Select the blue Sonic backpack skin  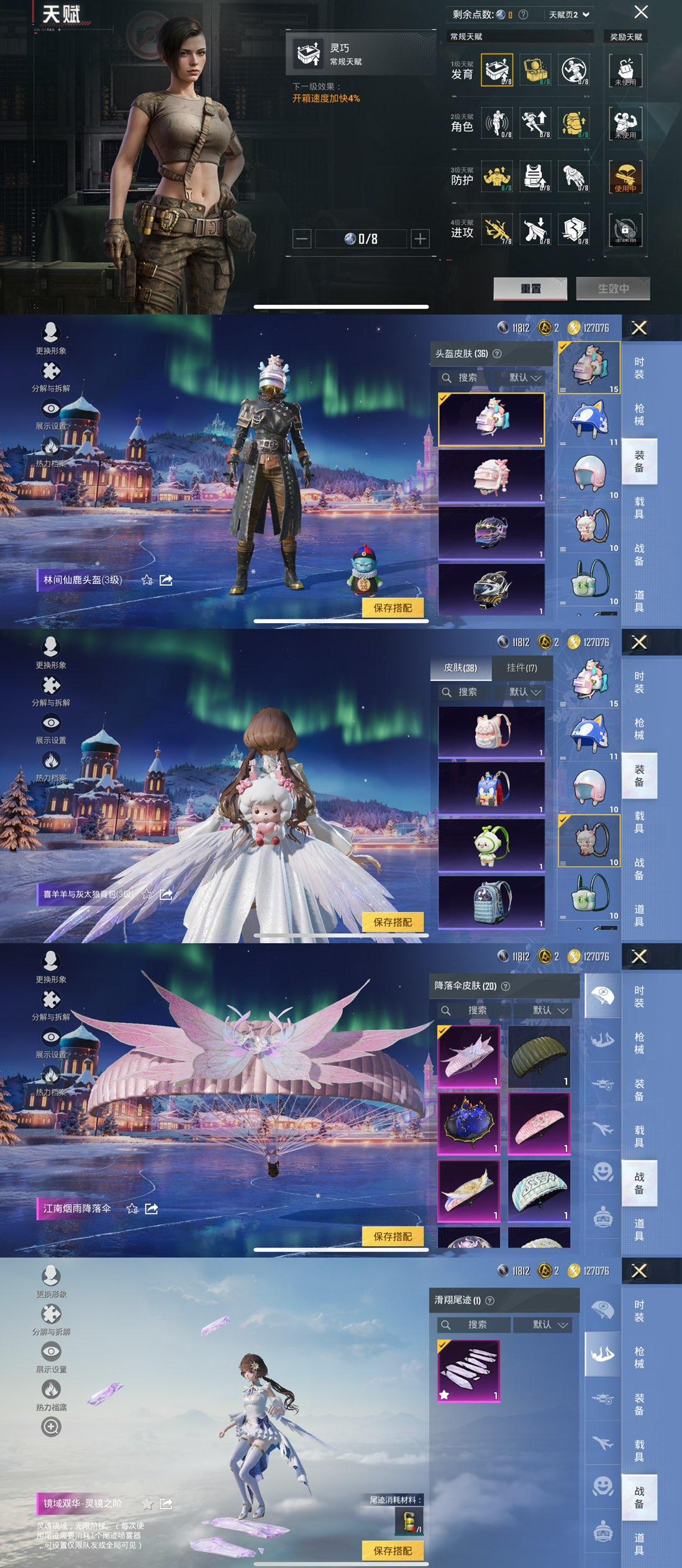coord(491,788)
